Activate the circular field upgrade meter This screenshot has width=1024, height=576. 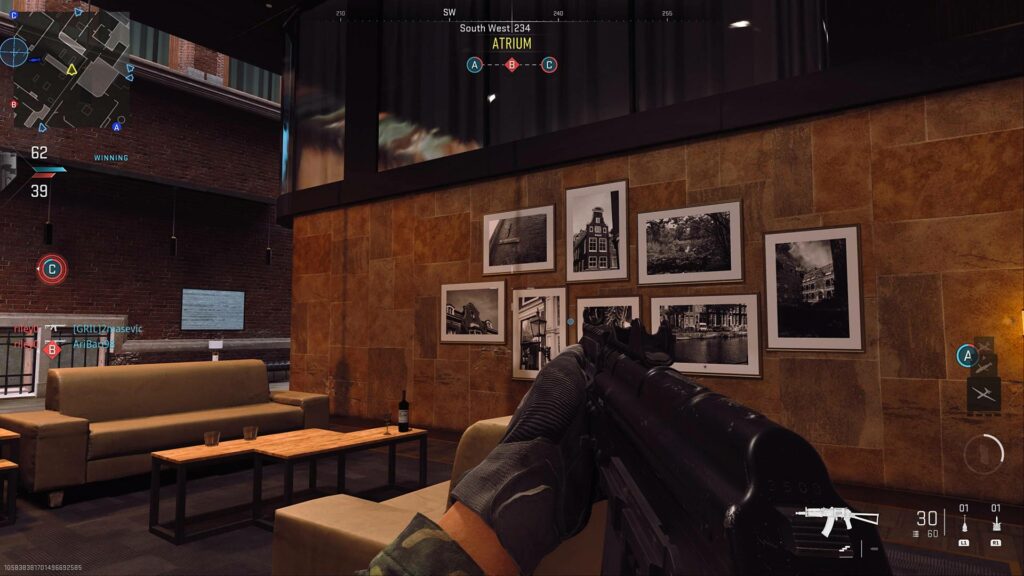(984, 454)
